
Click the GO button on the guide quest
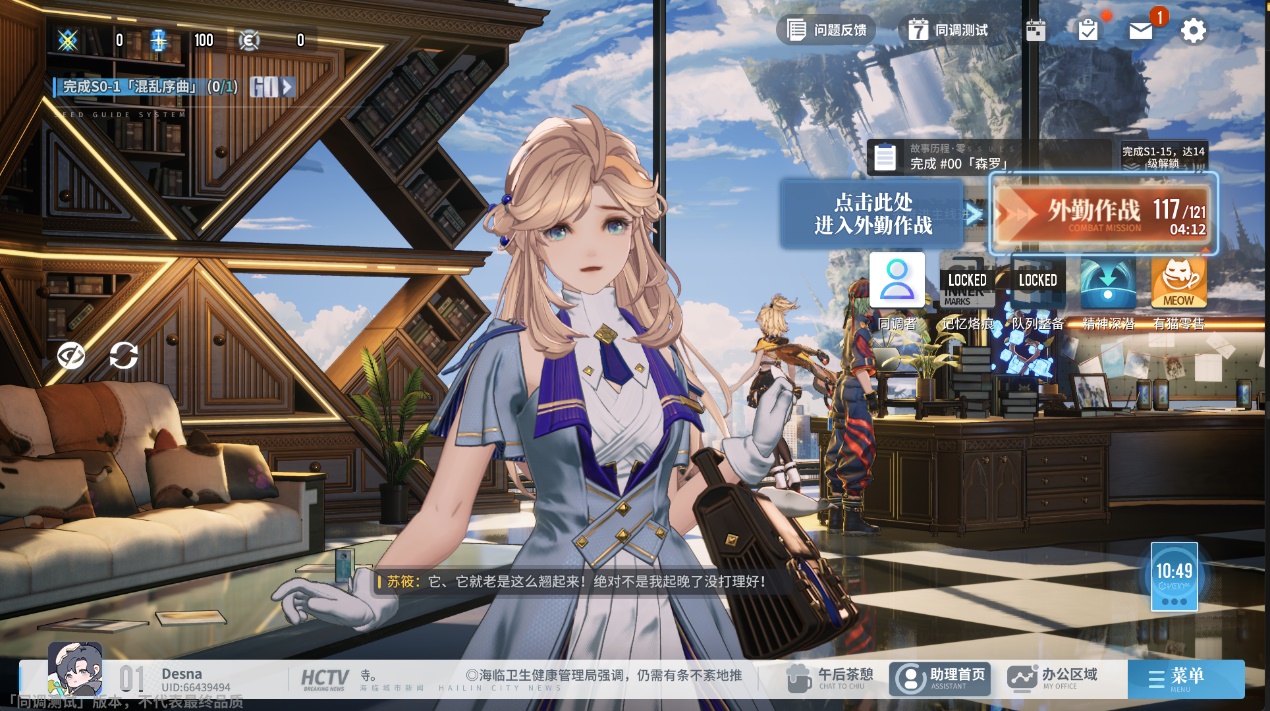(x=272, y=87)
